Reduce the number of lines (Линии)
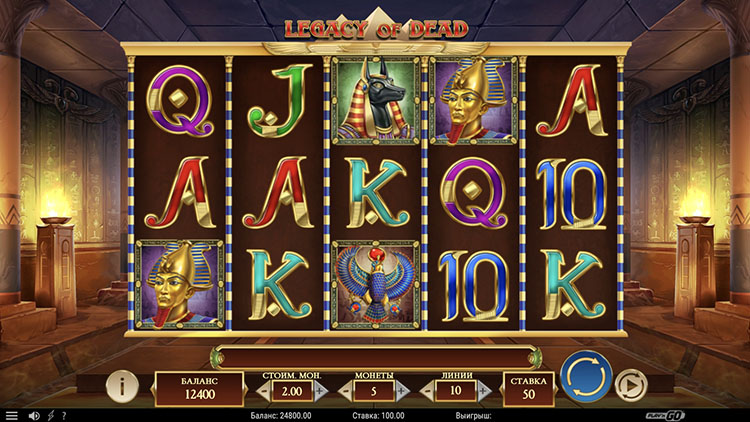The image size is (750, 422). 427,391
